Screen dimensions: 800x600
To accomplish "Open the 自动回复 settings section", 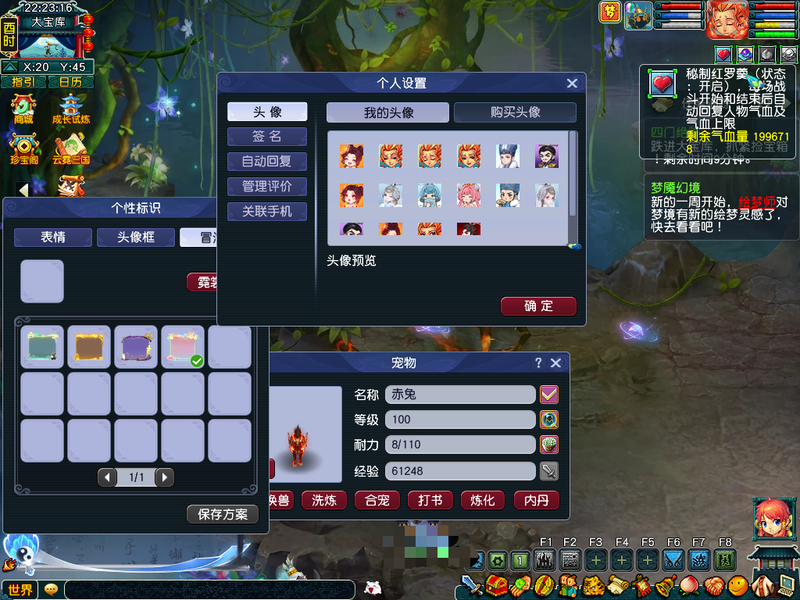I will tap(267, 161).
